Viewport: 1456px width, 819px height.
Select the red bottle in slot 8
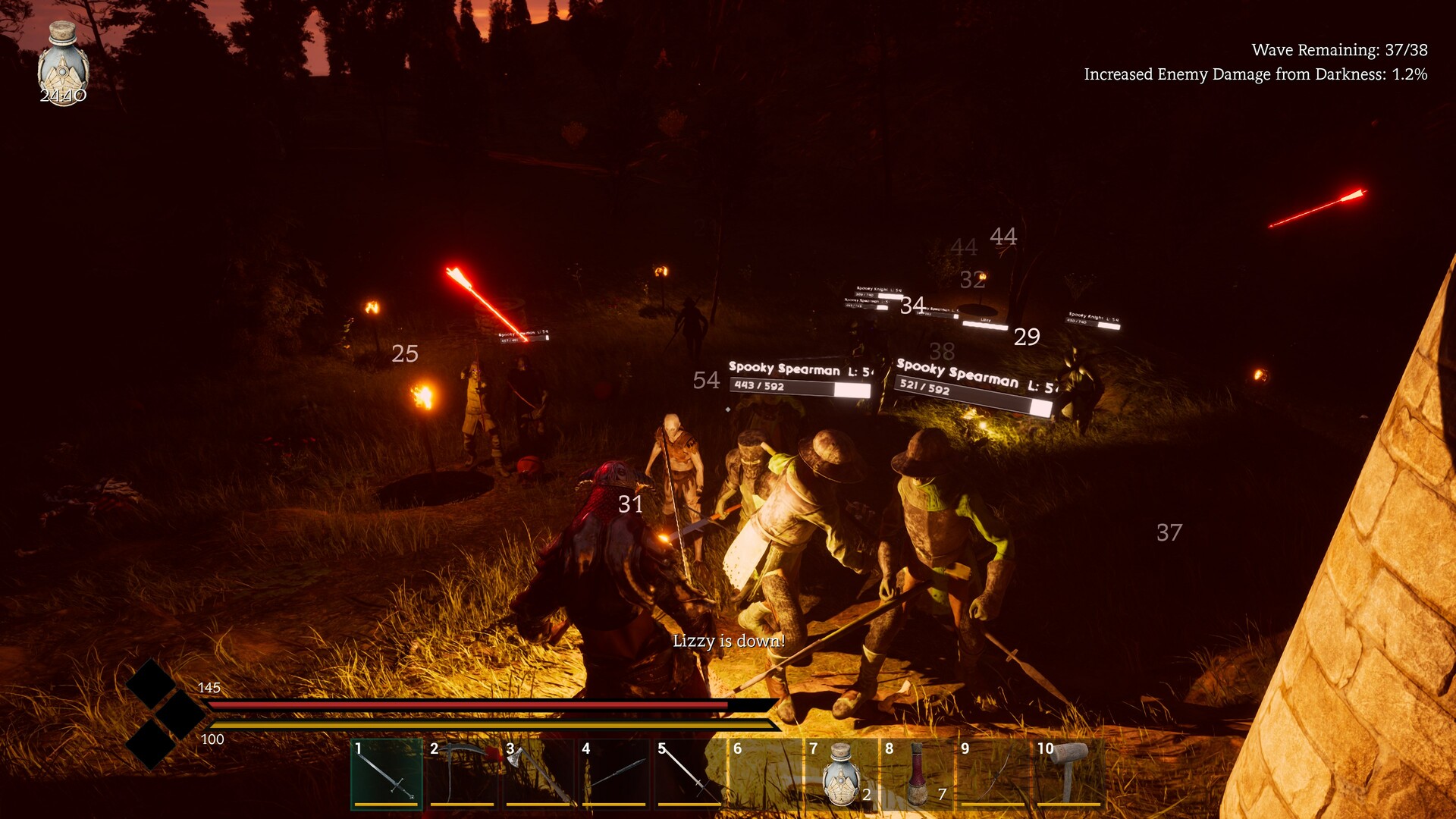[916, 773]
